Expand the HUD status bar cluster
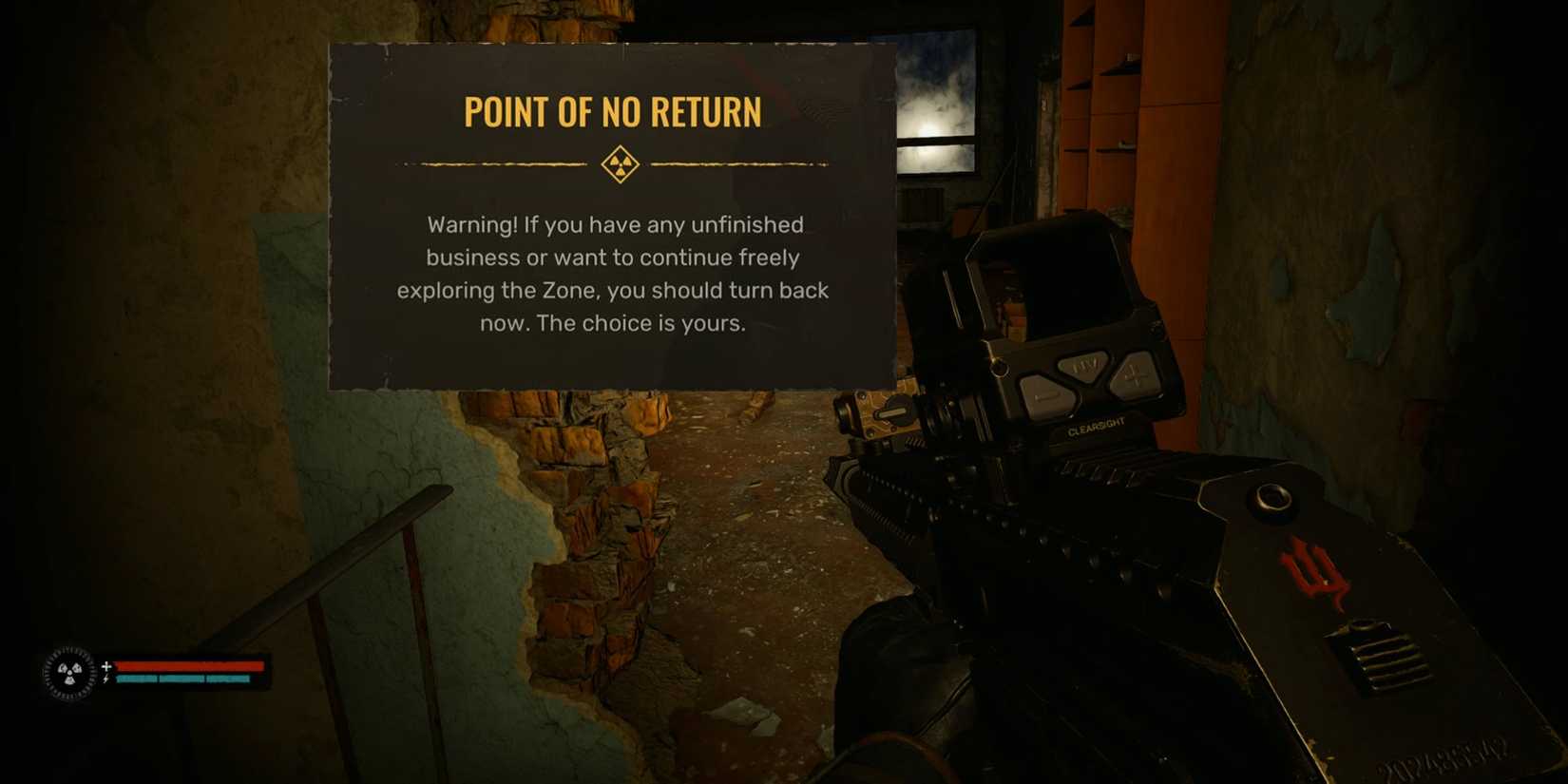This screenshot has width=1568, height=784. (152, 670)
